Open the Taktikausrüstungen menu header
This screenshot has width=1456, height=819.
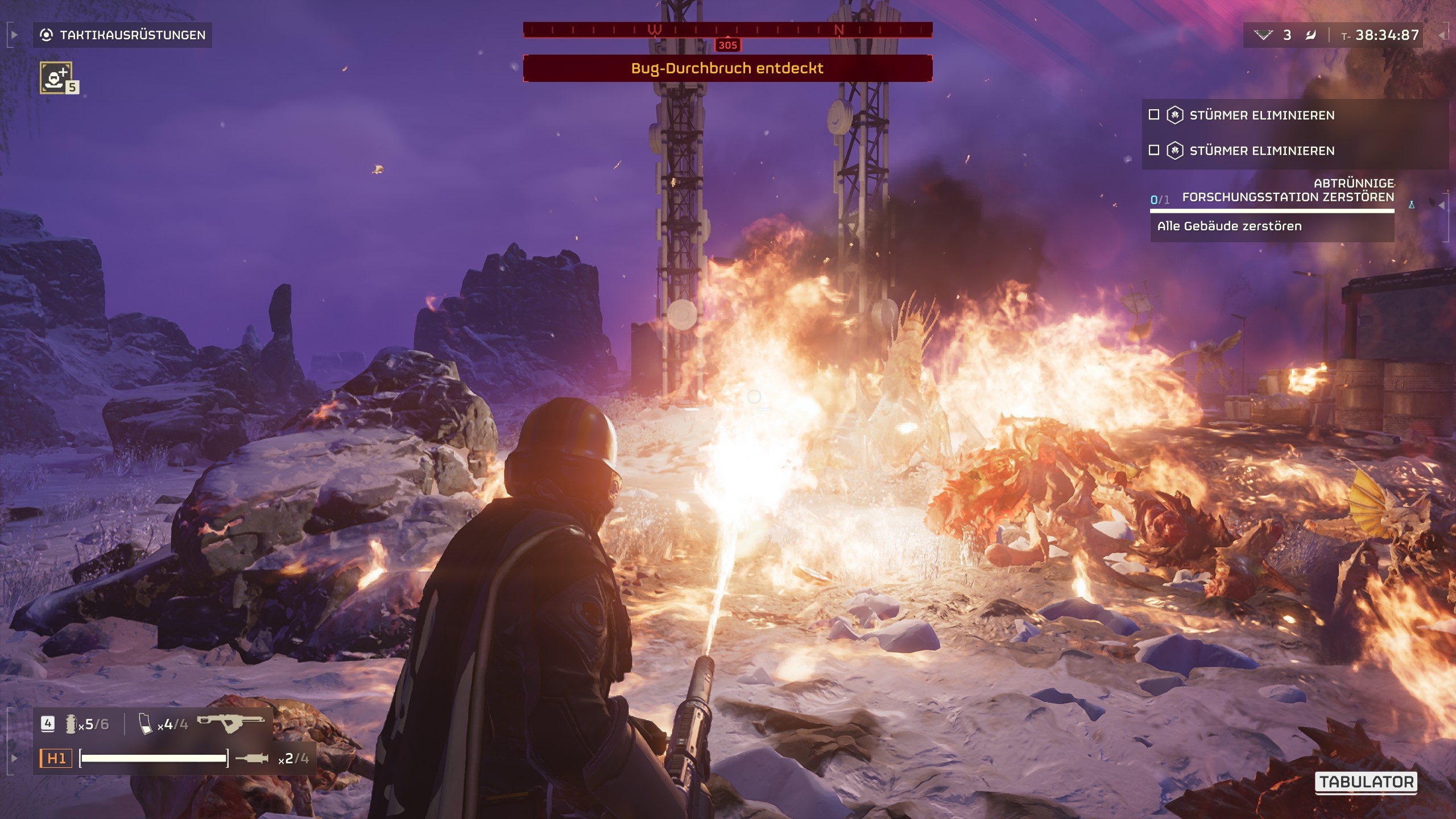(x=131, y=34)
